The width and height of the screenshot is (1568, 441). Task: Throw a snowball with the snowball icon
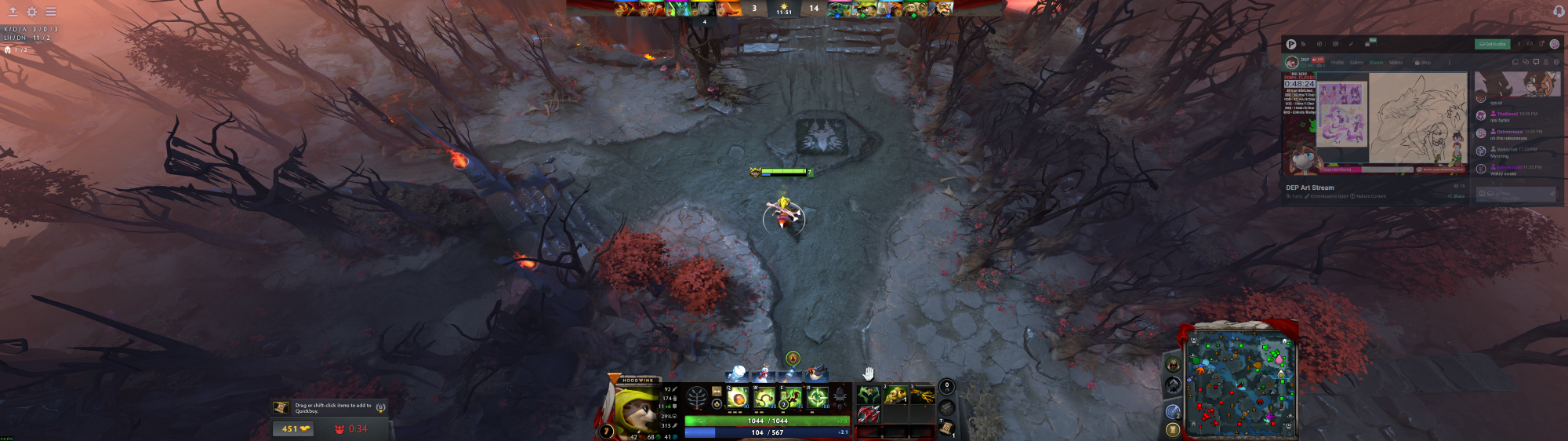click(x=738, y=374)
